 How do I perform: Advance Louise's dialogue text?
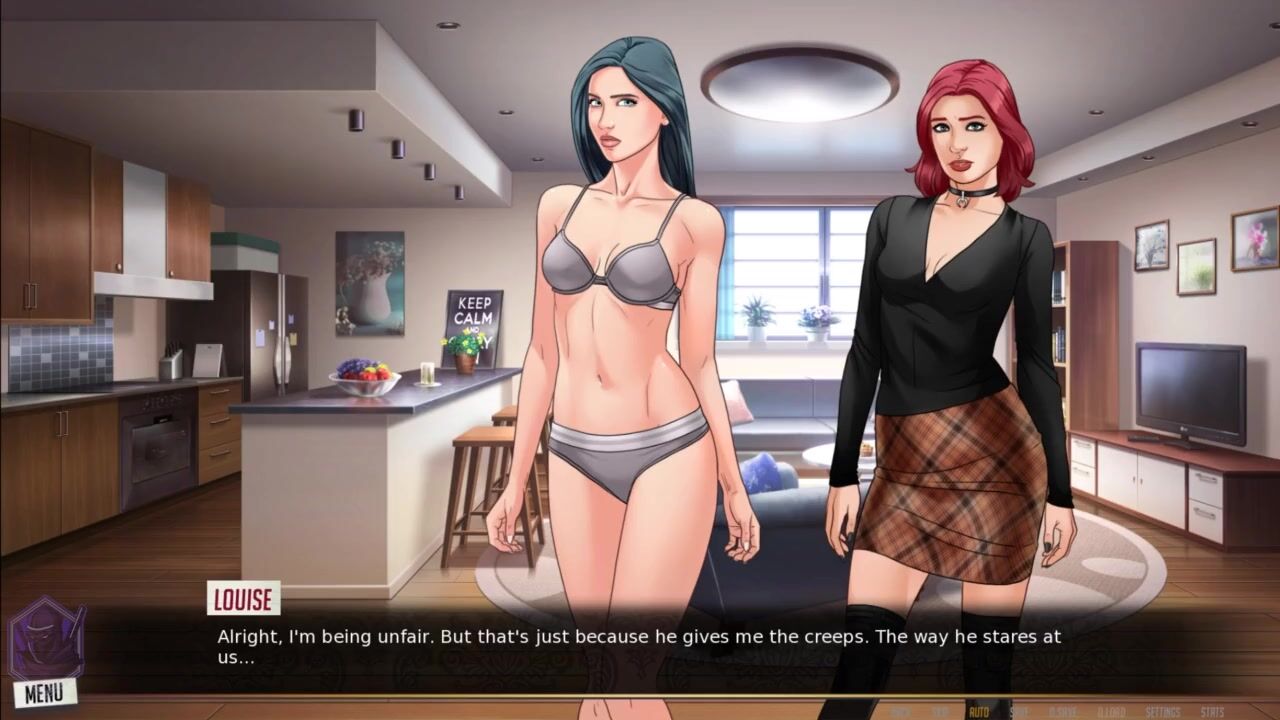[640, 646]
